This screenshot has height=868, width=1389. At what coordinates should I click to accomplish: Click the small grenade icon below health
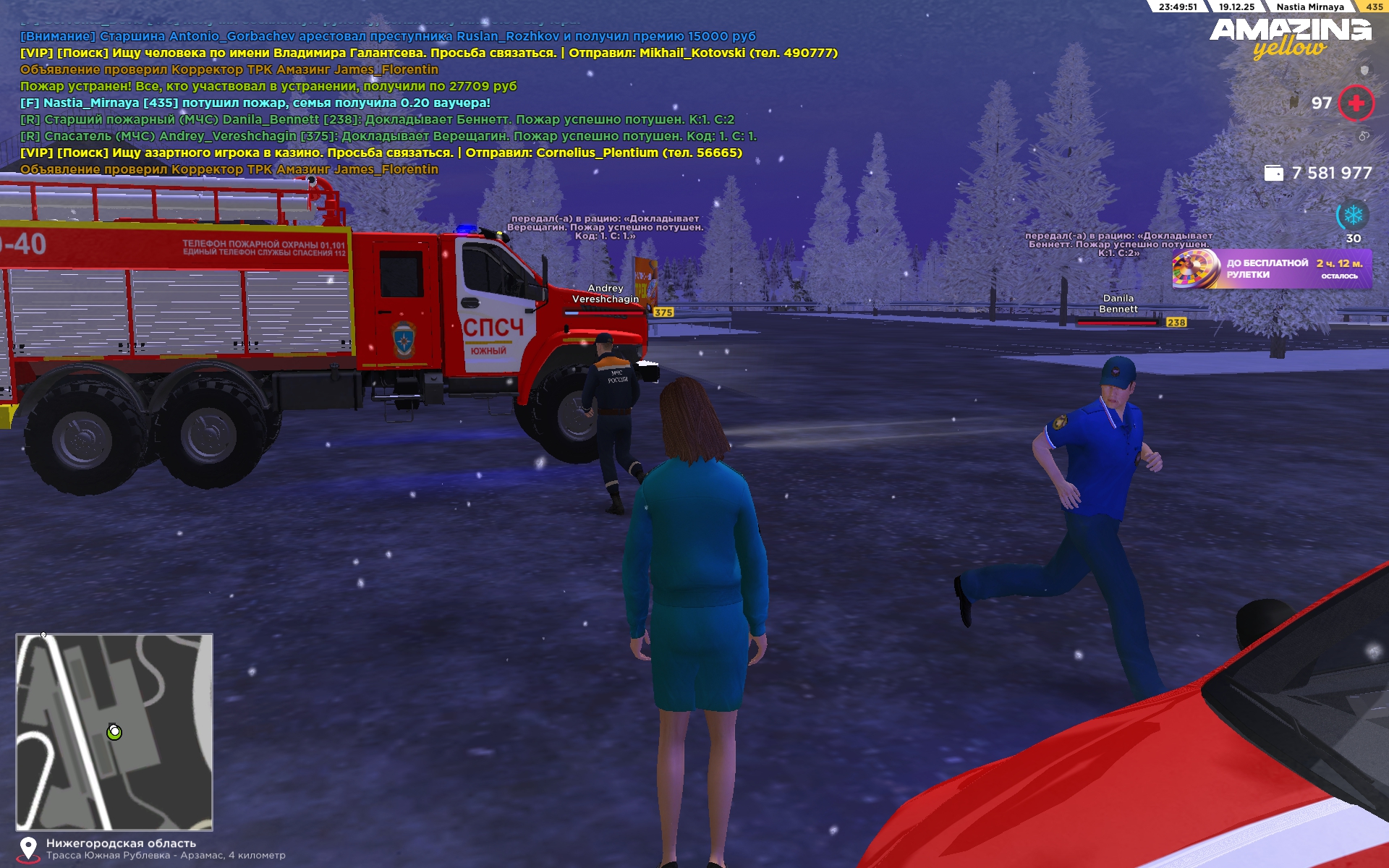(x=1364, y=136)
